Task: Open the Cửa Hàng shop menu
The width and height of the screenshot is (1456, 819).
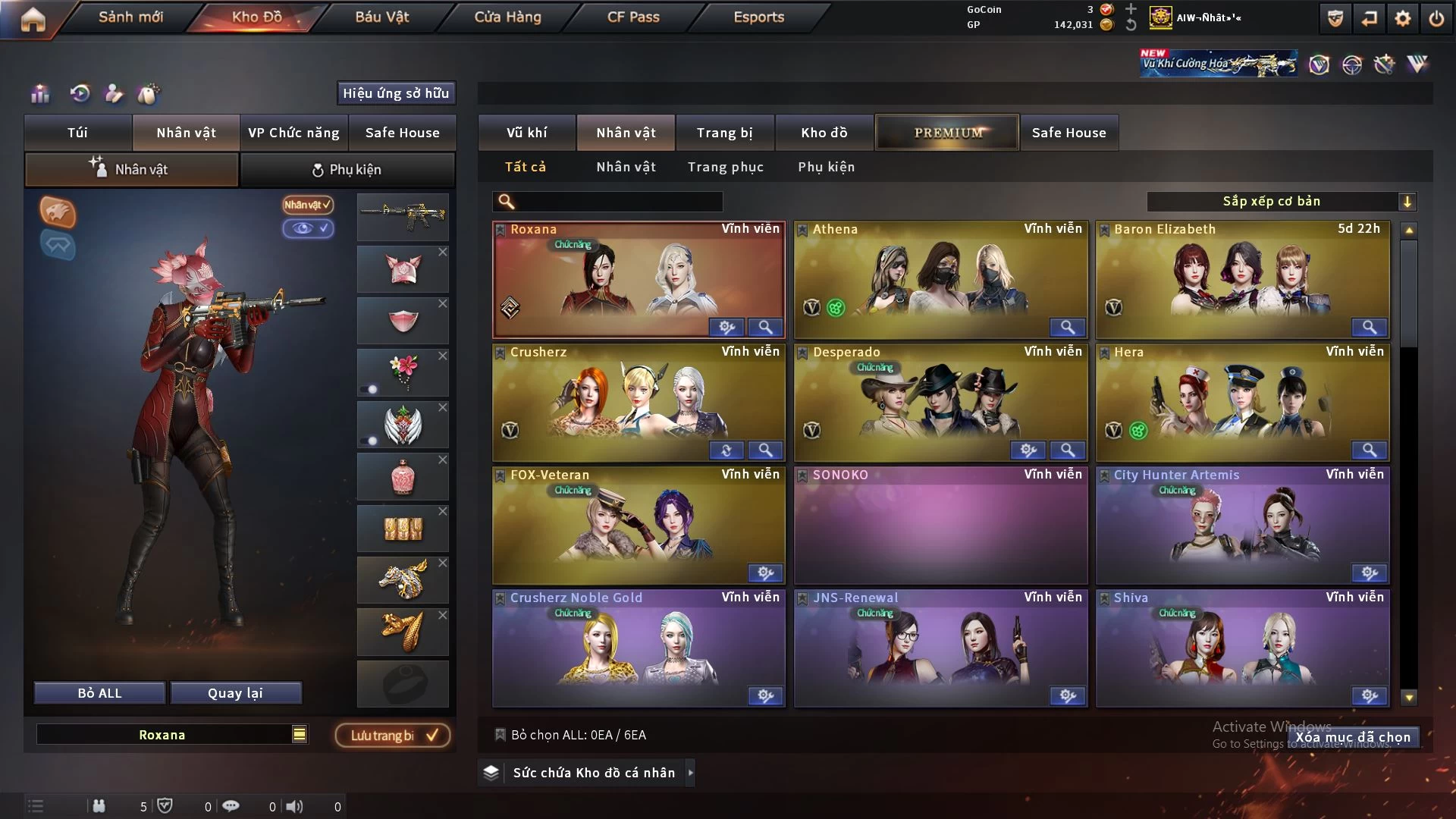Action: [507, 17]
